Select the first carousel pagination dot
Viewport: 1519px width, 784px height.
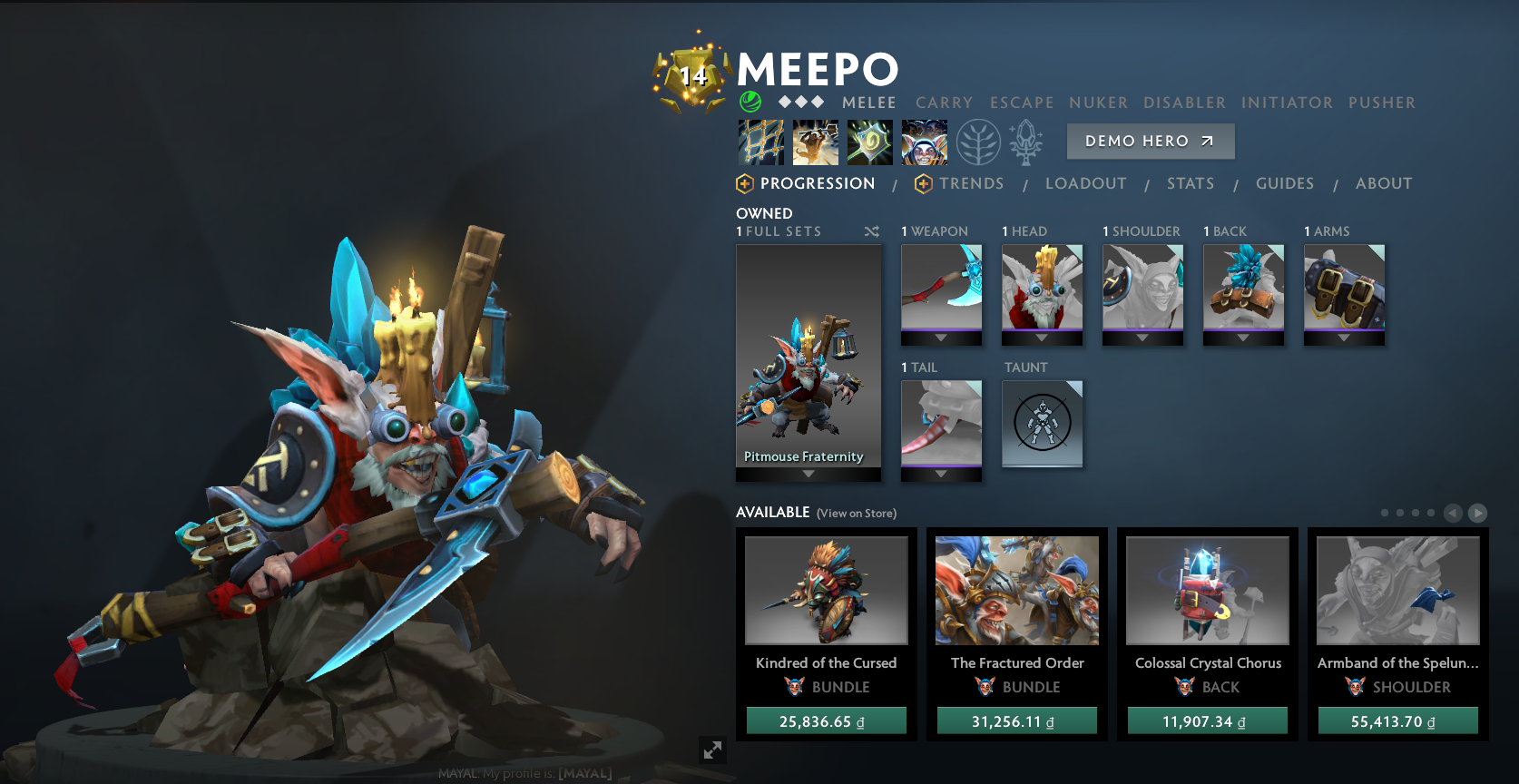[1385, 512]
